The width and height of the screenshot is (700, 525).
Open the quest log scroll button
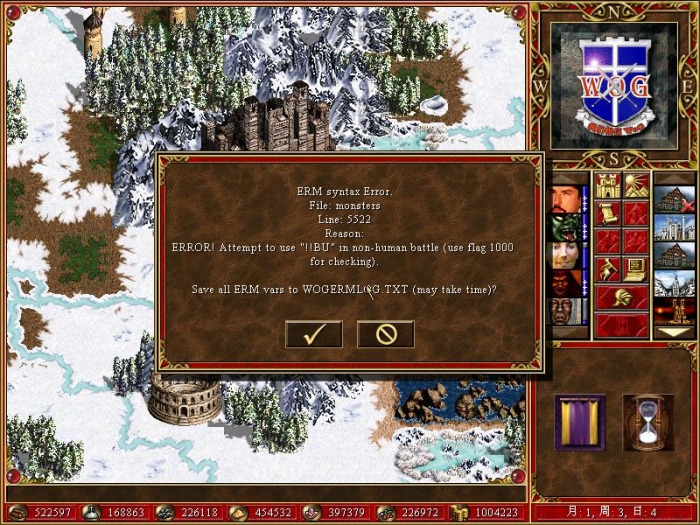pos(608,213)
